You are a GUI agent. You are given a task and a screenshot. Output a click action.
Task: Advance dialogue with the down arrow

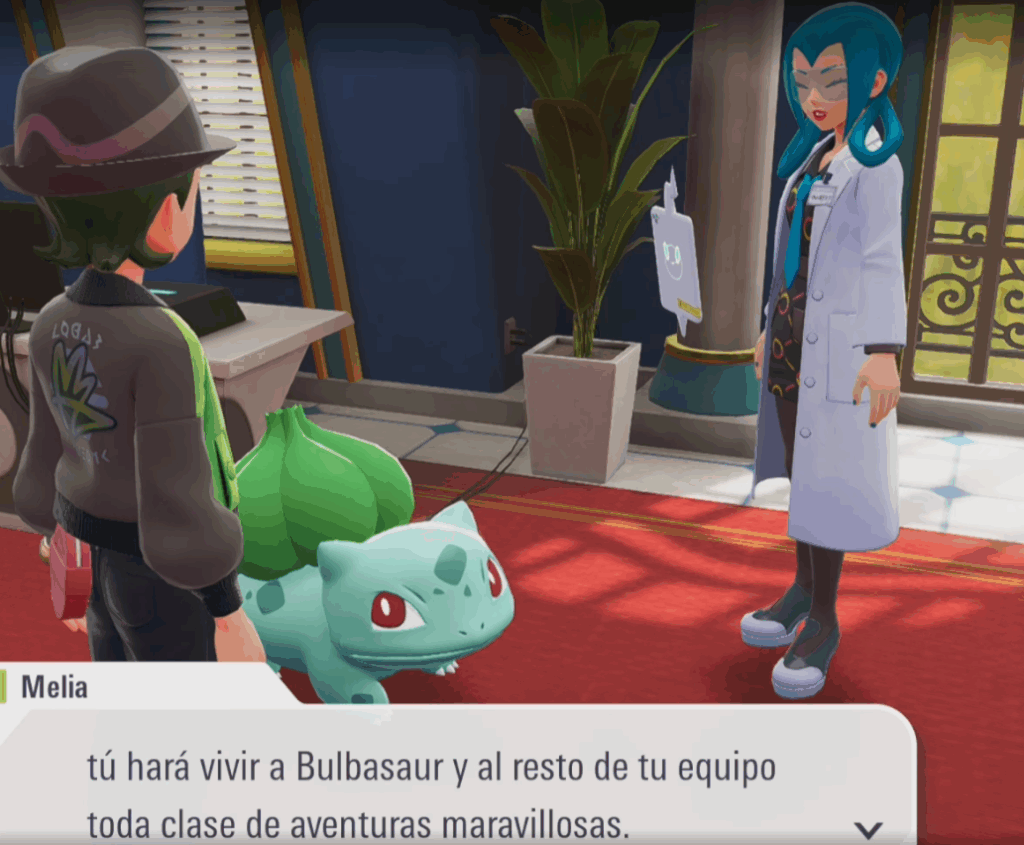pos(869,828)
